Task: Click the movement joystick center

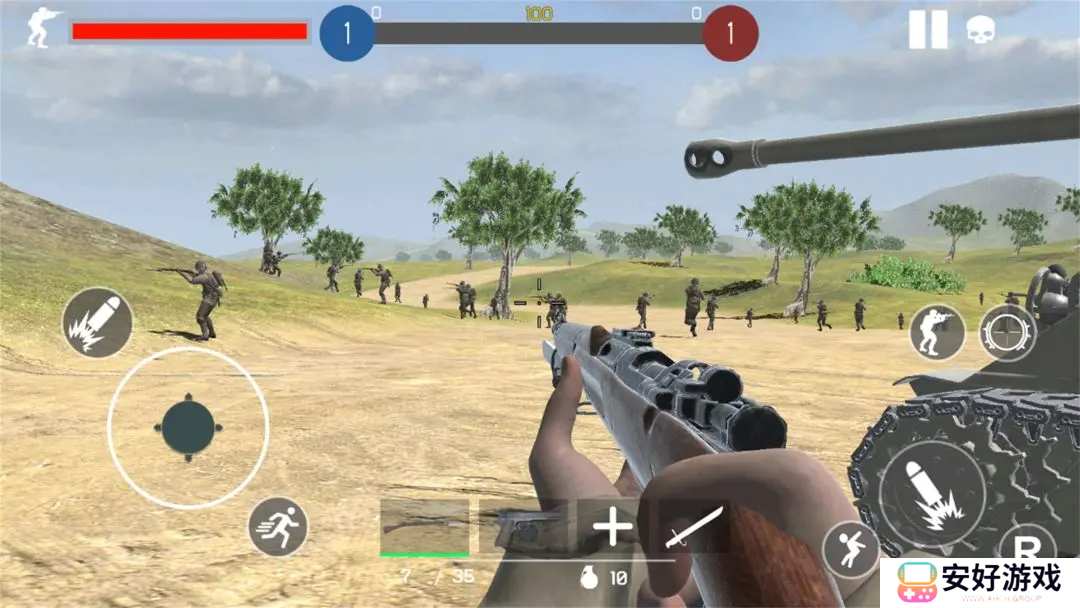Action: click(188, 428)
